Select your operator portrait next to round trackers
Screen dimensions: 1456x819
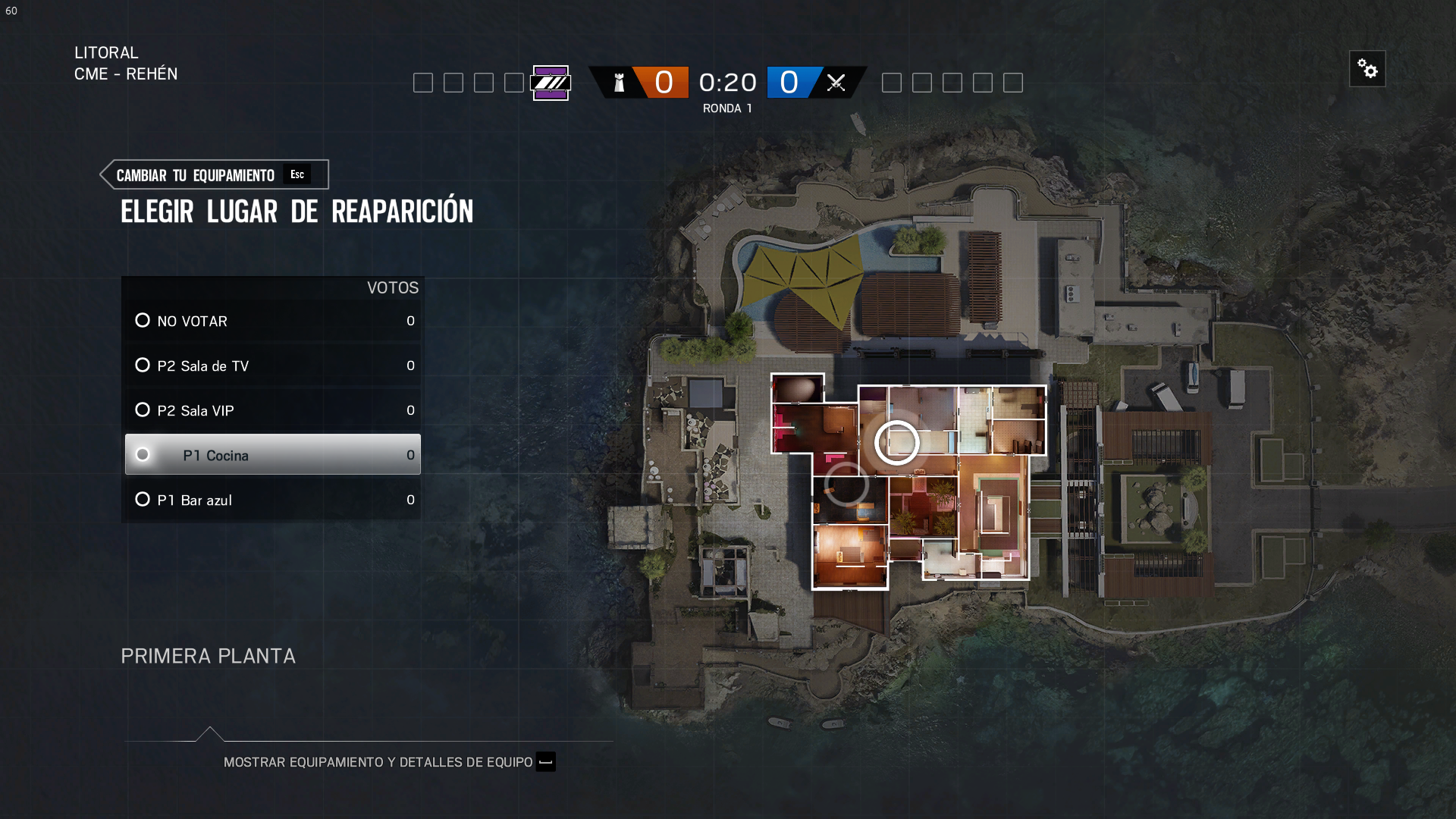551,83
